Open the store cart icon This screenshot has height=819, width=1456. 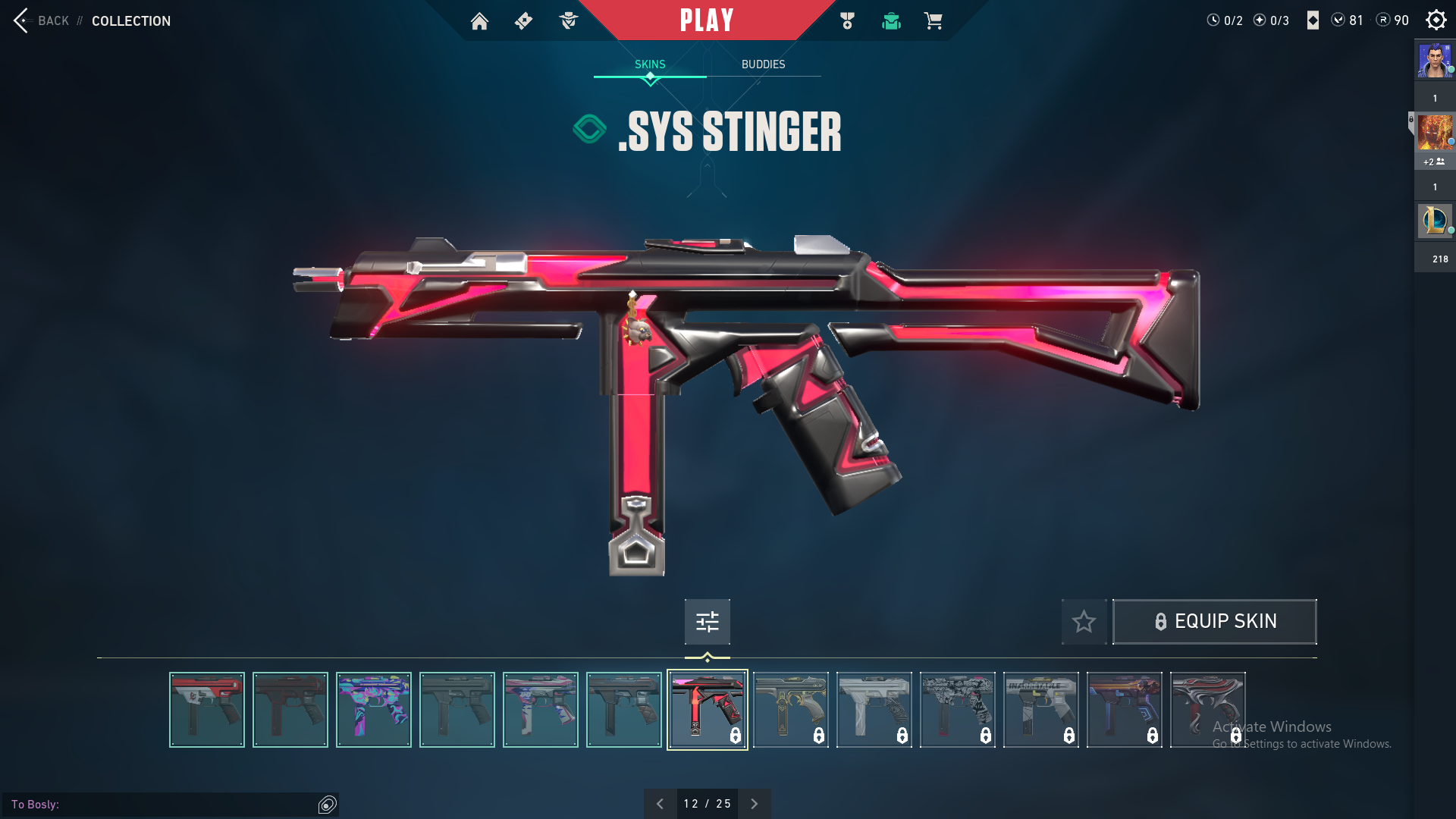933,21
